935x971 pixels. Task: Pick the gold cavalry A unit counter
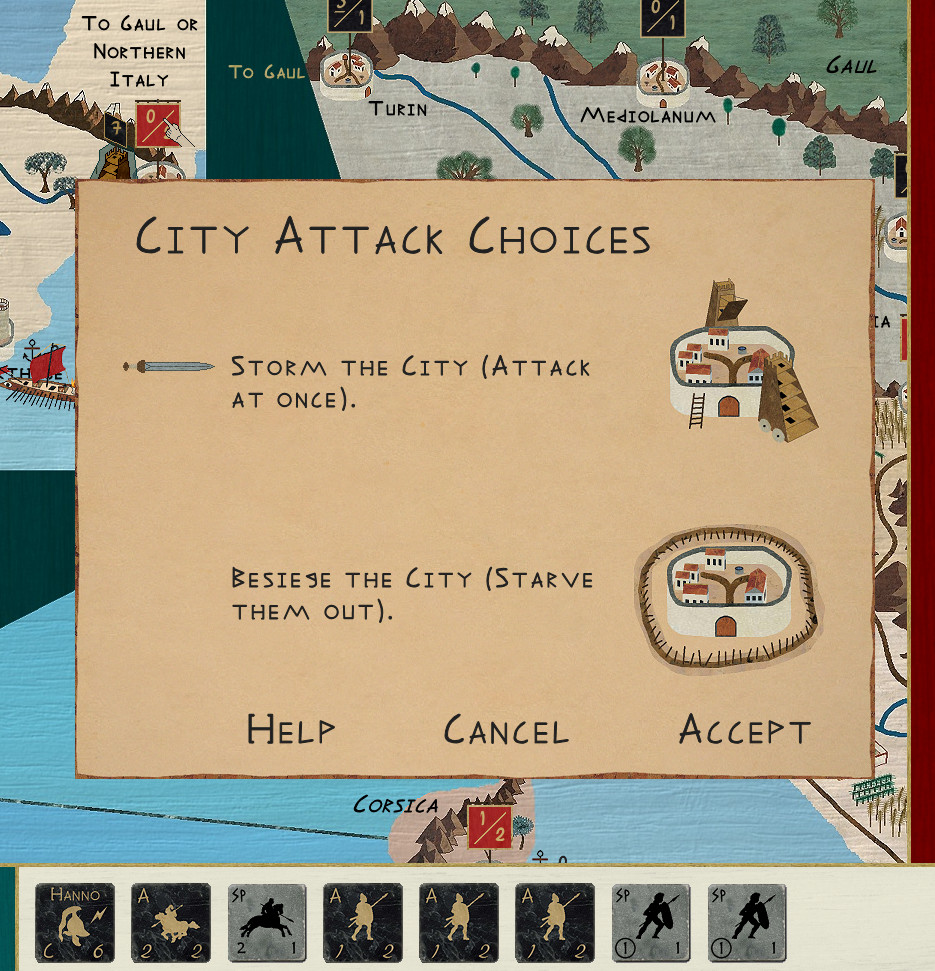pos(171,922)
